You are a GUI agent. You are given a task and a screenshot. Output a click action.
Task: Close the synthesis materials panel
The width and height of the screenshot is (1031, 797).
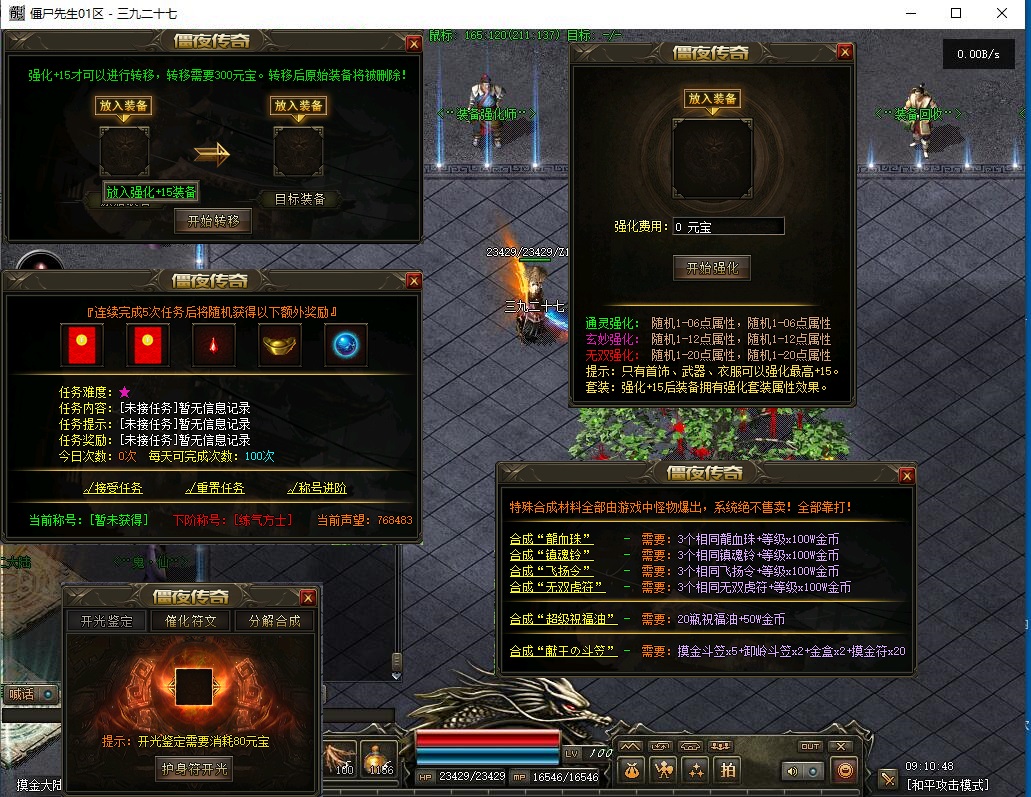tap(907, 475)
